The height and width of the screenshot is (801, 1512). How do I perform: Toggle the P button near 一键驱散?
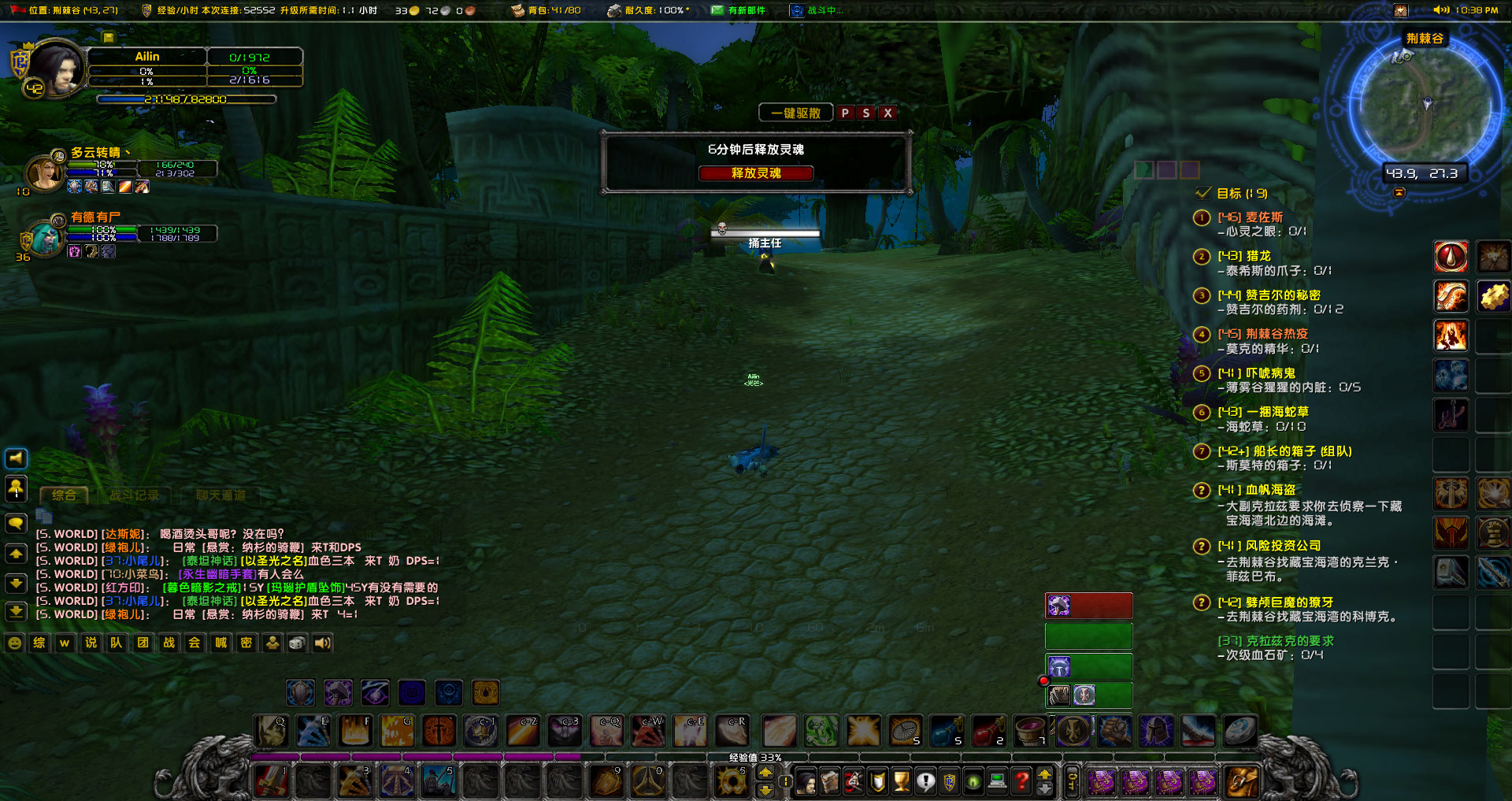[x=847, y=113]
